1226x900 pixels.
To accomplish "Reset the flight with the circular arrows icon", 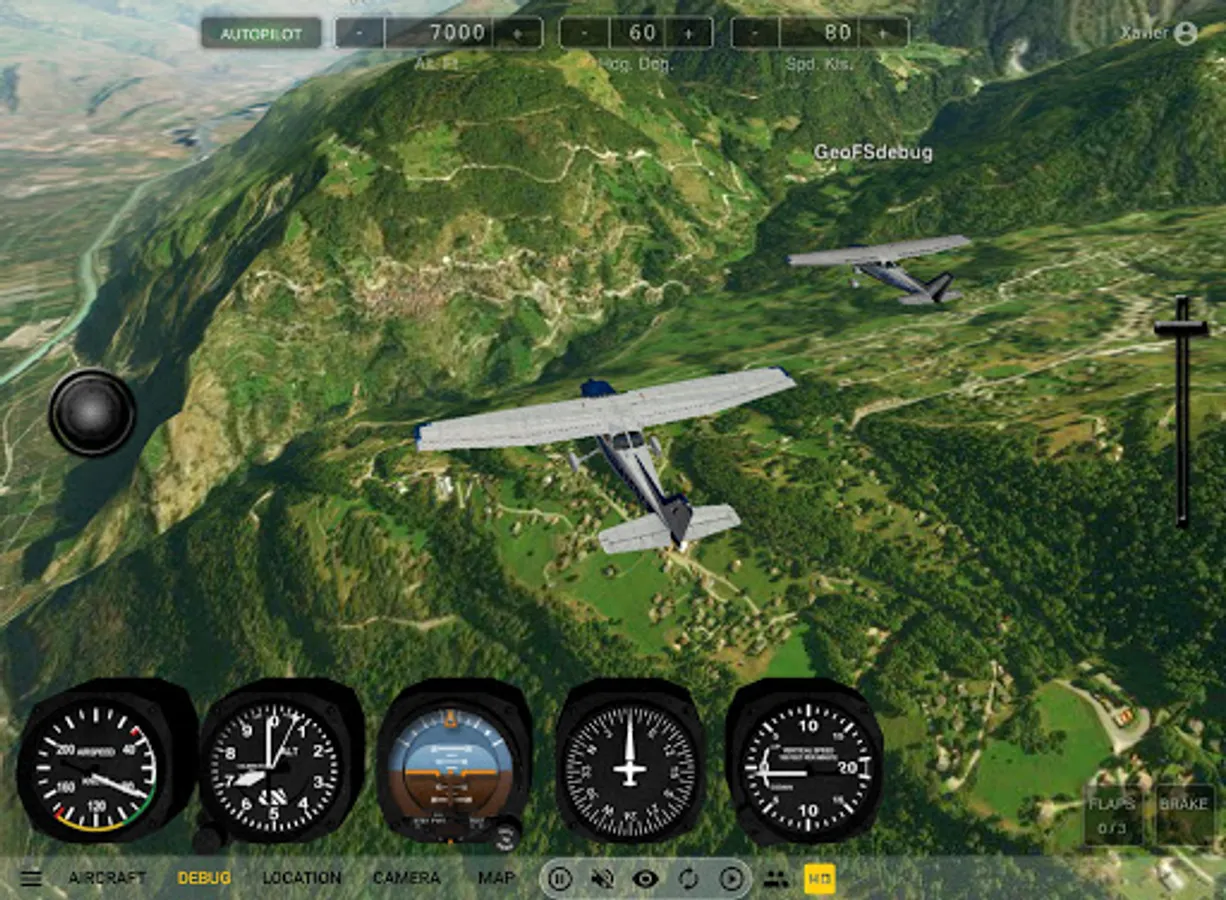I will [x=689, y=879].
